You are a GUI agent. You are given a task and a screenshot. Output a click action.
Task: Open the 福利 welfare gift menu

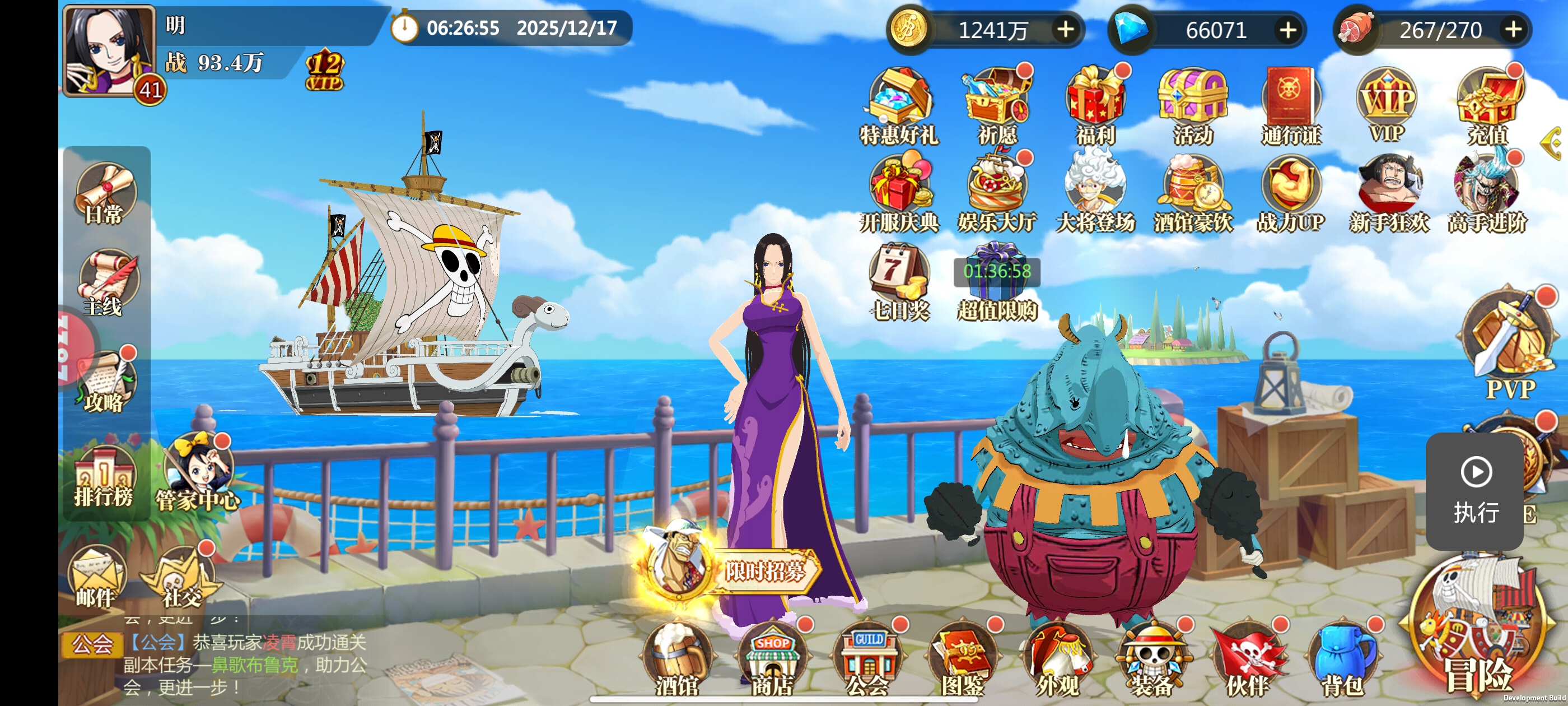coord(1095,105)
